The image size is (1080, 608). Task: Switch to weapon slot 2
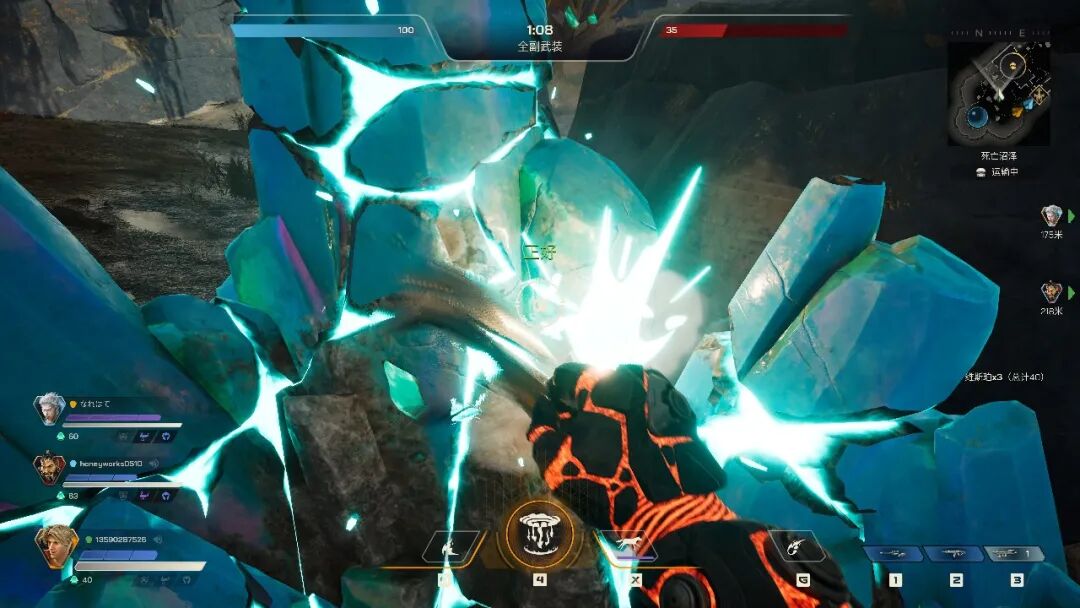(955, 554)
